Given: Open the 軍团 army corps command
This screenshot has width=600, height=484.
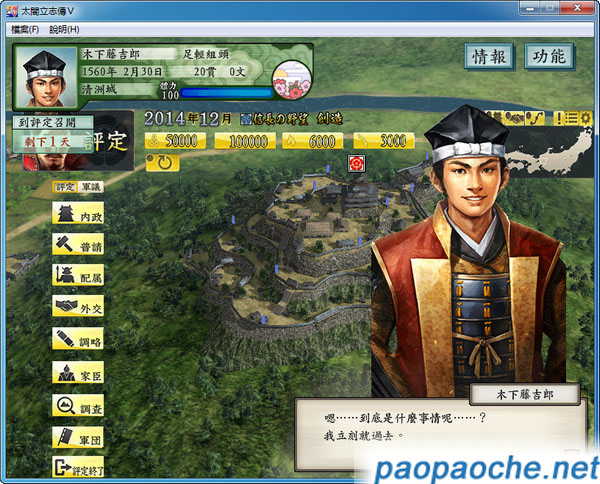Looking at the screenshot, I should tap(79, 437).
